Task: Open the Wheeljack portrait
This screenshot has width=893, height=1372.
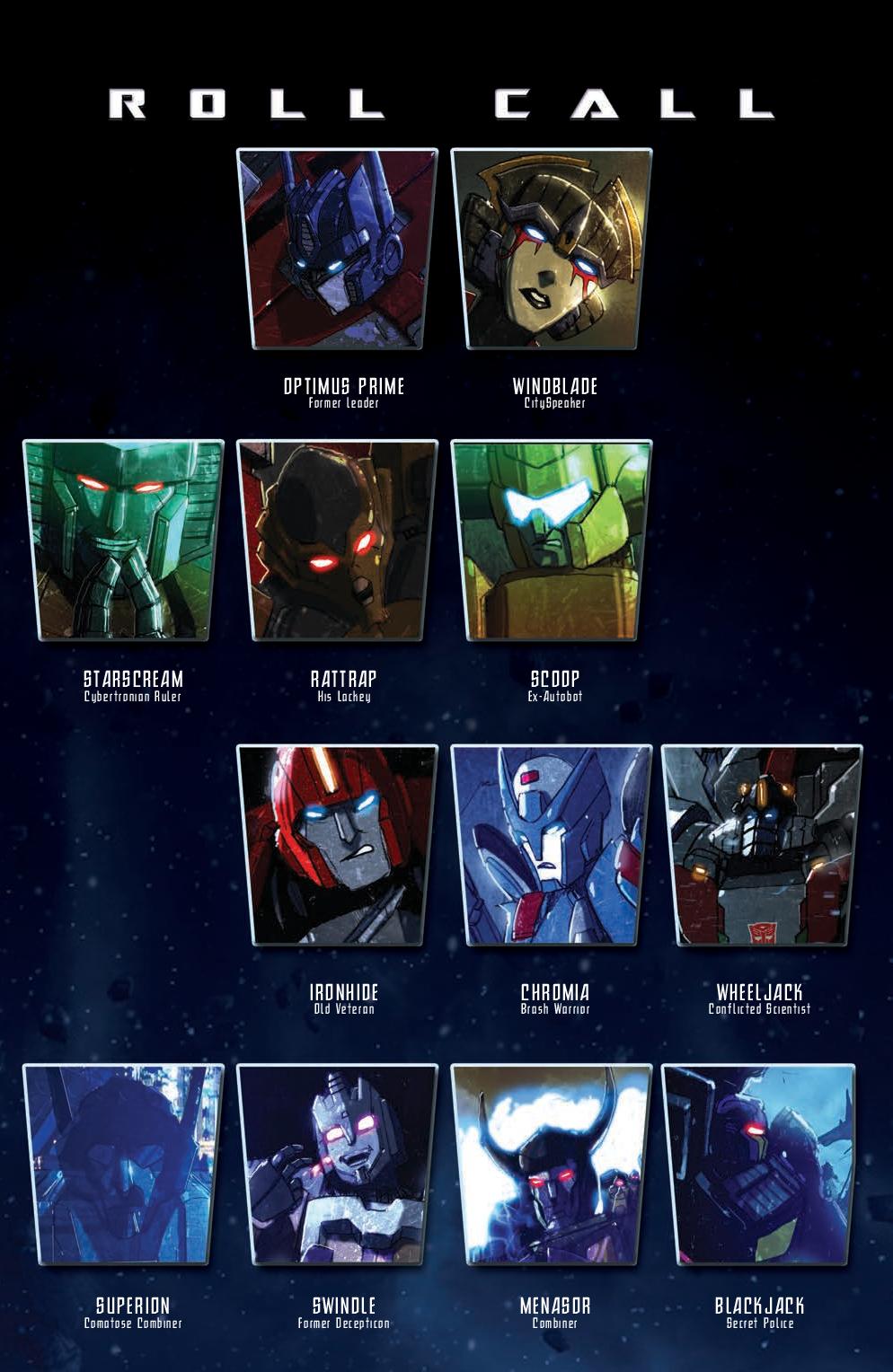Action: coord(762,845)
